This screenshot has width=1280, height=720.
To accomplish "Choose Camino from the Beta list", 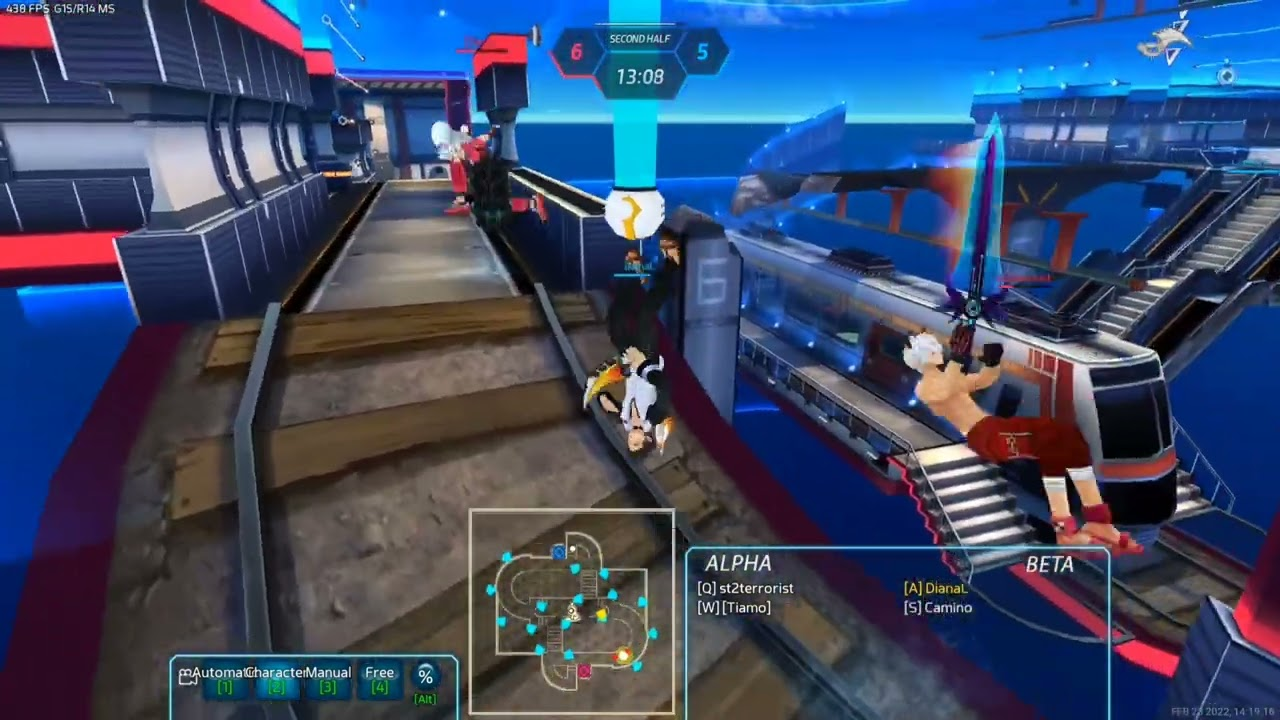I will pos(938,607).
